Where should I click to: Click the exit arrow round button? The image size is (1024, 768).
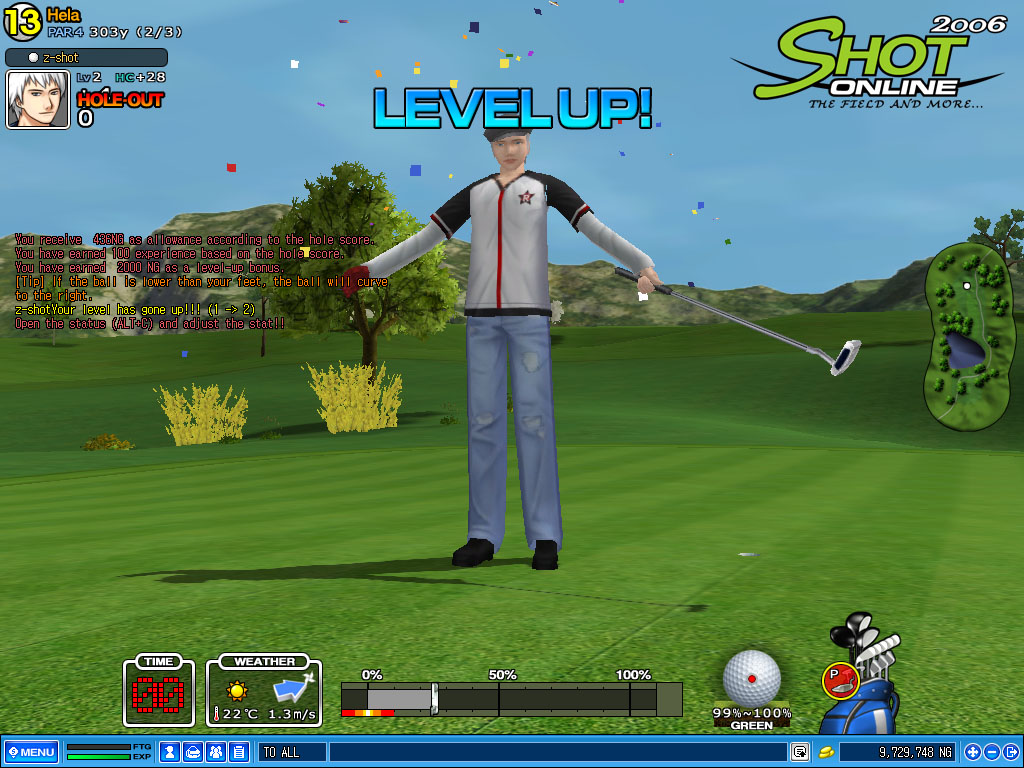point(1010,751)
